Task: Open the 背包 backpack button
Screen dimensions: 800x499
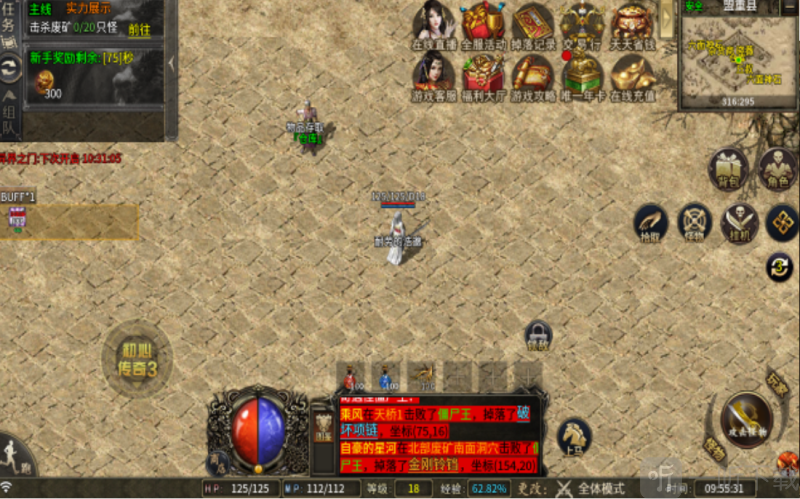Action: point(729,169)
